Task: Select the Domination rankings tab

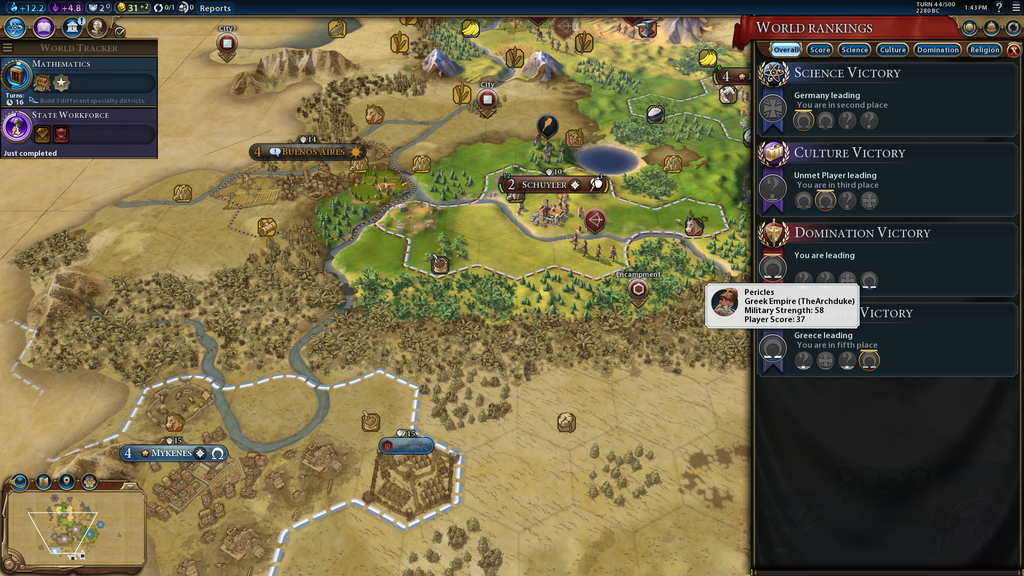Action: coord(938,49)
